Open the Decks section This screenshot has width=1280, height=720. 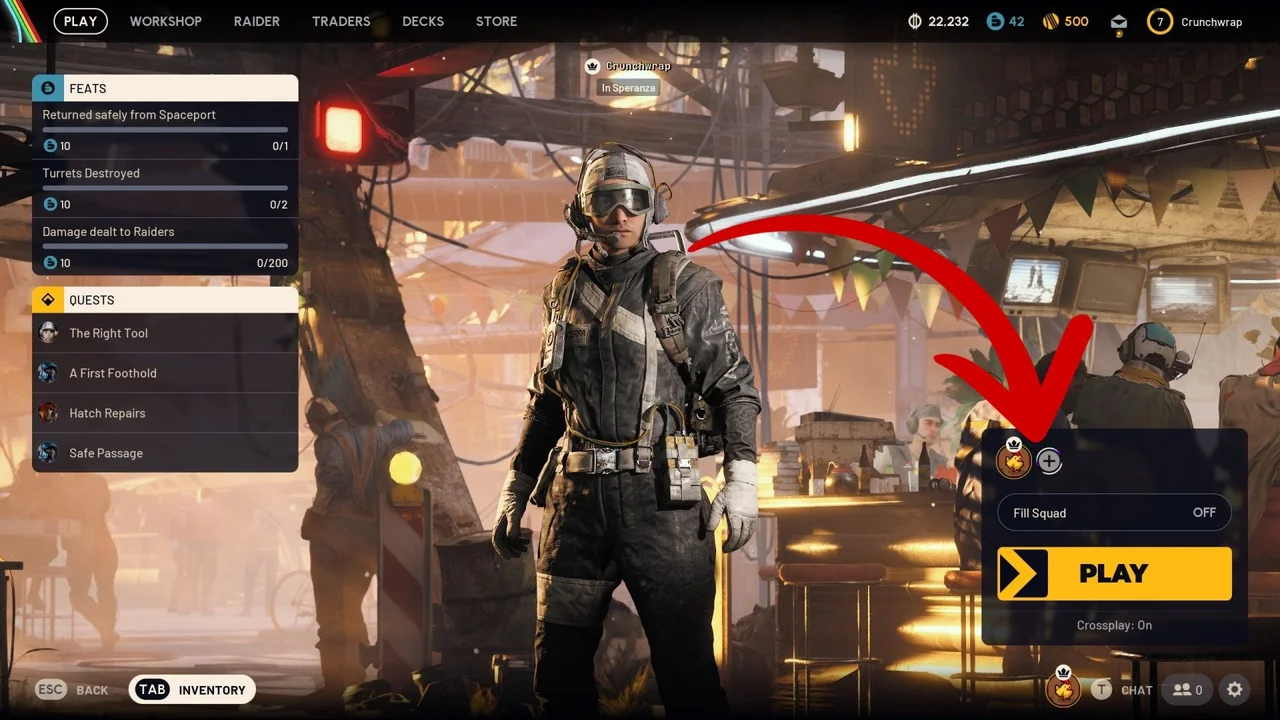click(423, 21)
